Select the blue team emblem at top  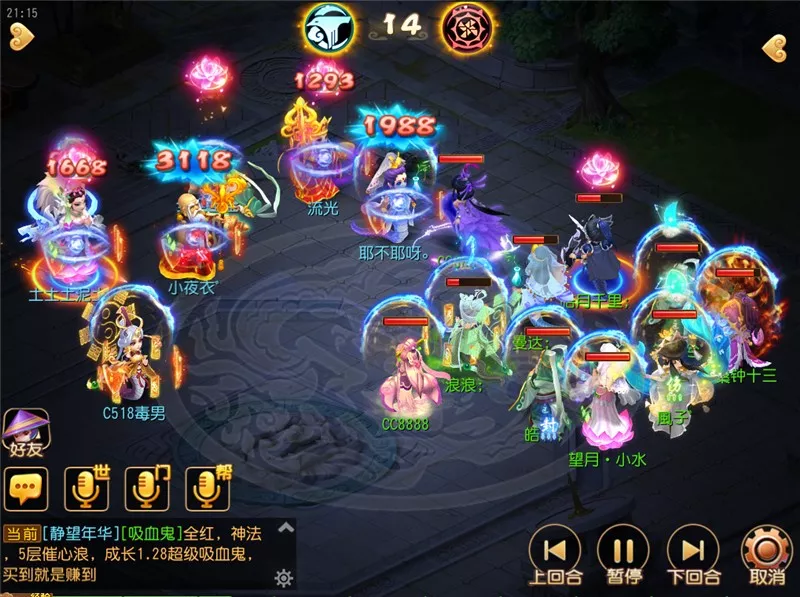pos(330,26)
